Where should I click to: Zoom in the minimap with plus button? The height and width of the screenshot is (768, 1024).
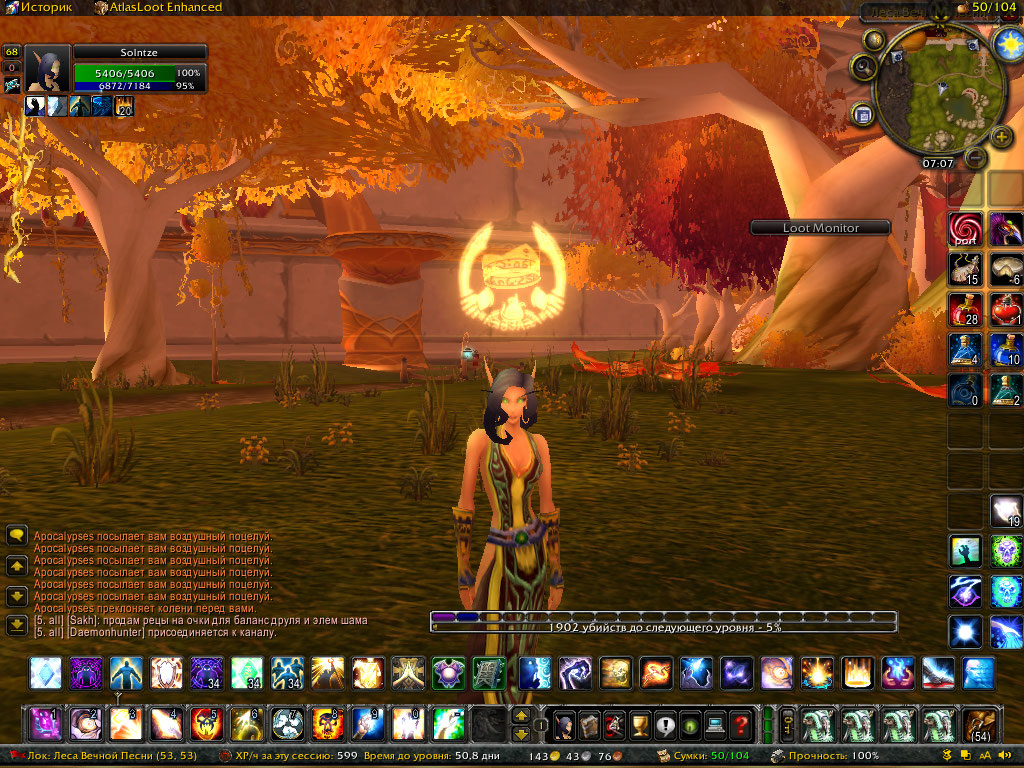pyautogui.click(x=1001, y=137)
